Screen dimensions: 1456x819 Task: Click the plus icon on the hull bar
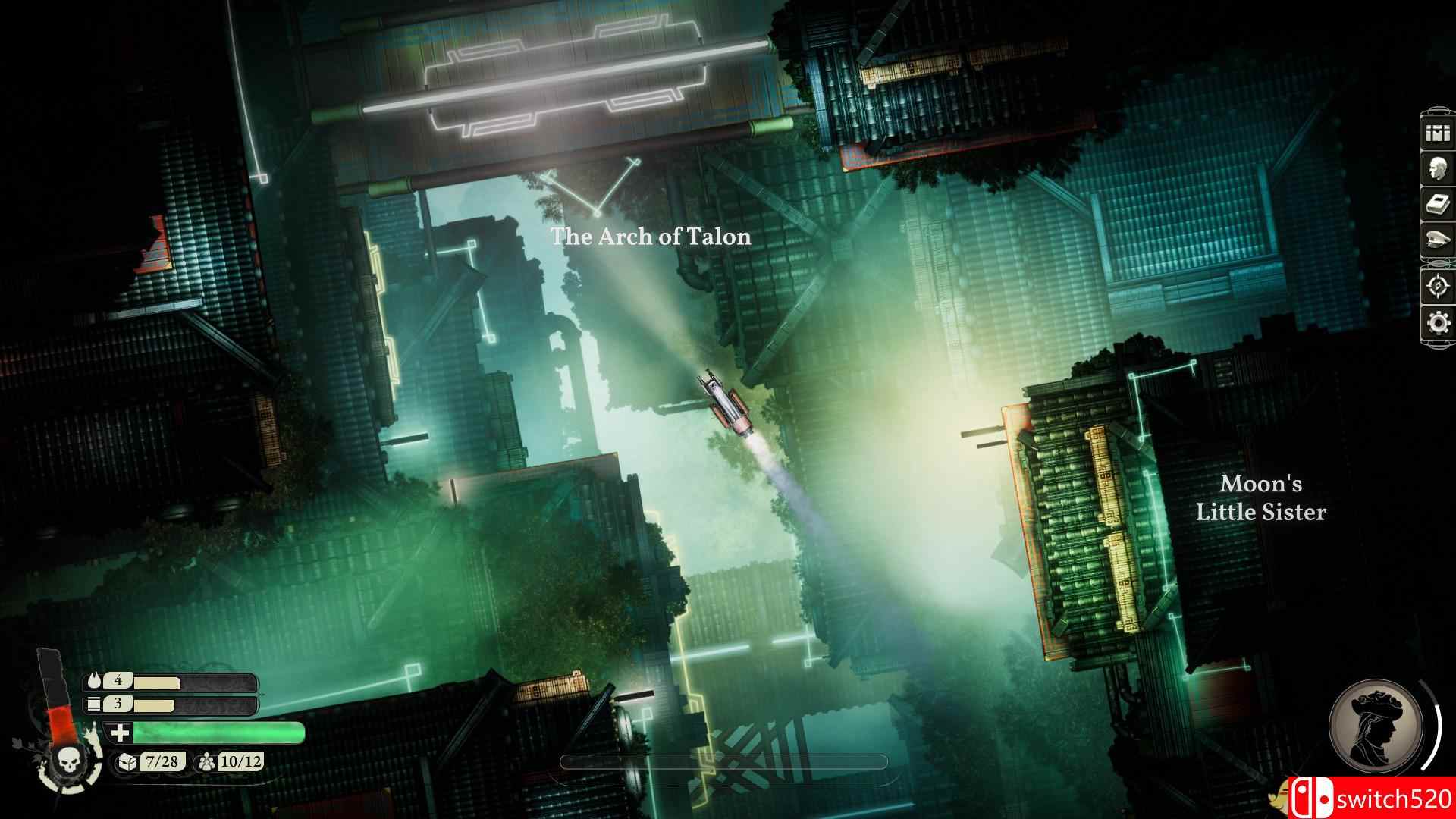pos(120,733)
